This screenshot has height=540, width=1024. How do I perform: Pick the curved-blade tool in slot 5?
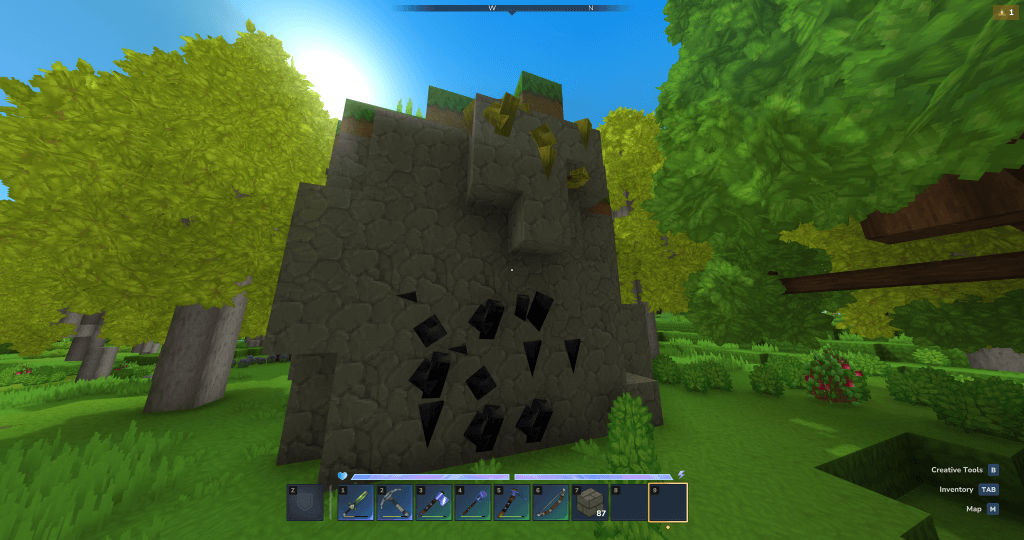[x=512, y=502]
